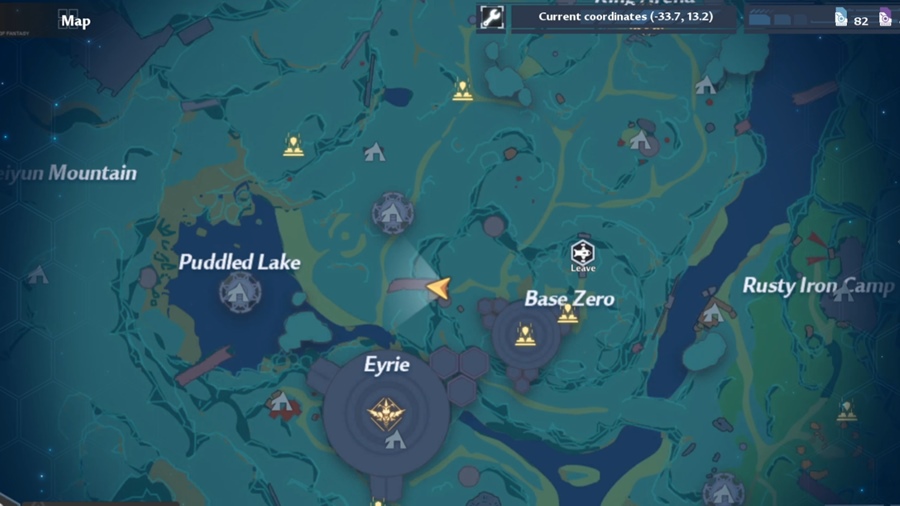The image size is (900, 506).
Task: Open the wrench tool icon beside coordinates
Action: point(491,17)
